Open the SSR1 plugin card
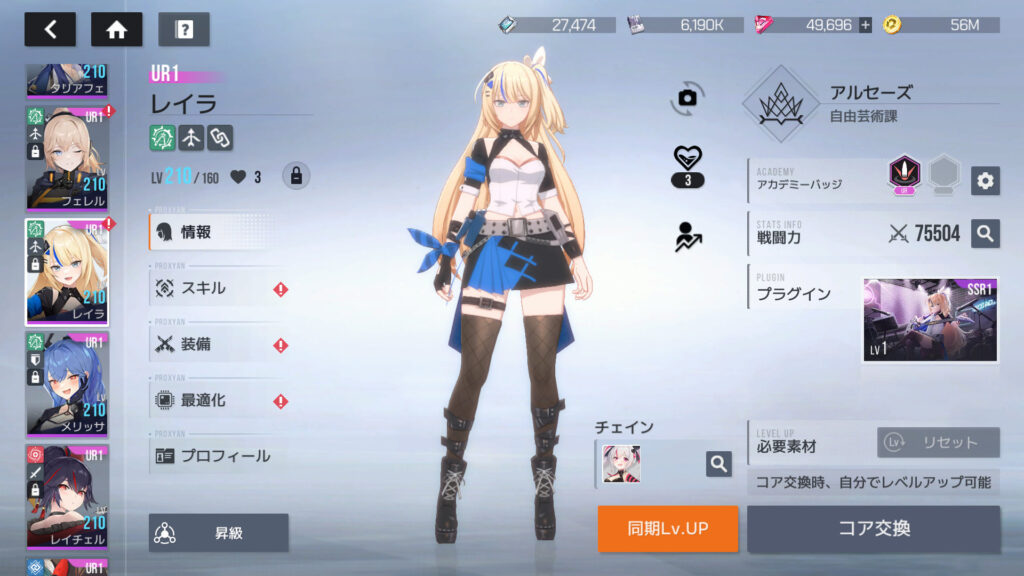 point(930,320)
